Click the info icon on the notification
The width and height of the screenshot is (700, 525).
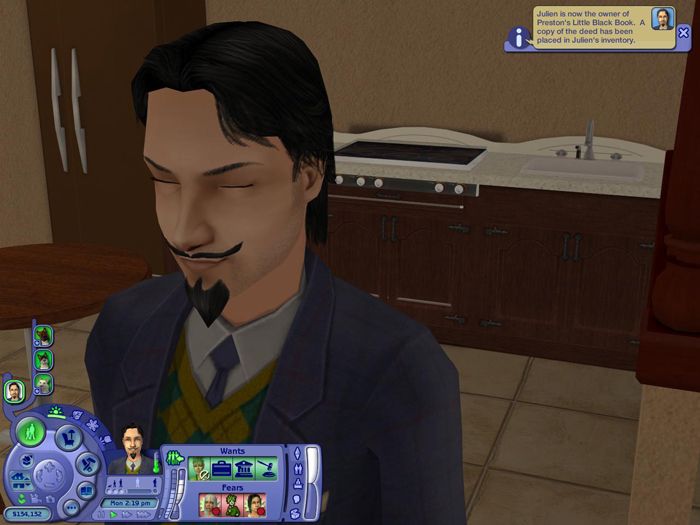pos(518,38)
